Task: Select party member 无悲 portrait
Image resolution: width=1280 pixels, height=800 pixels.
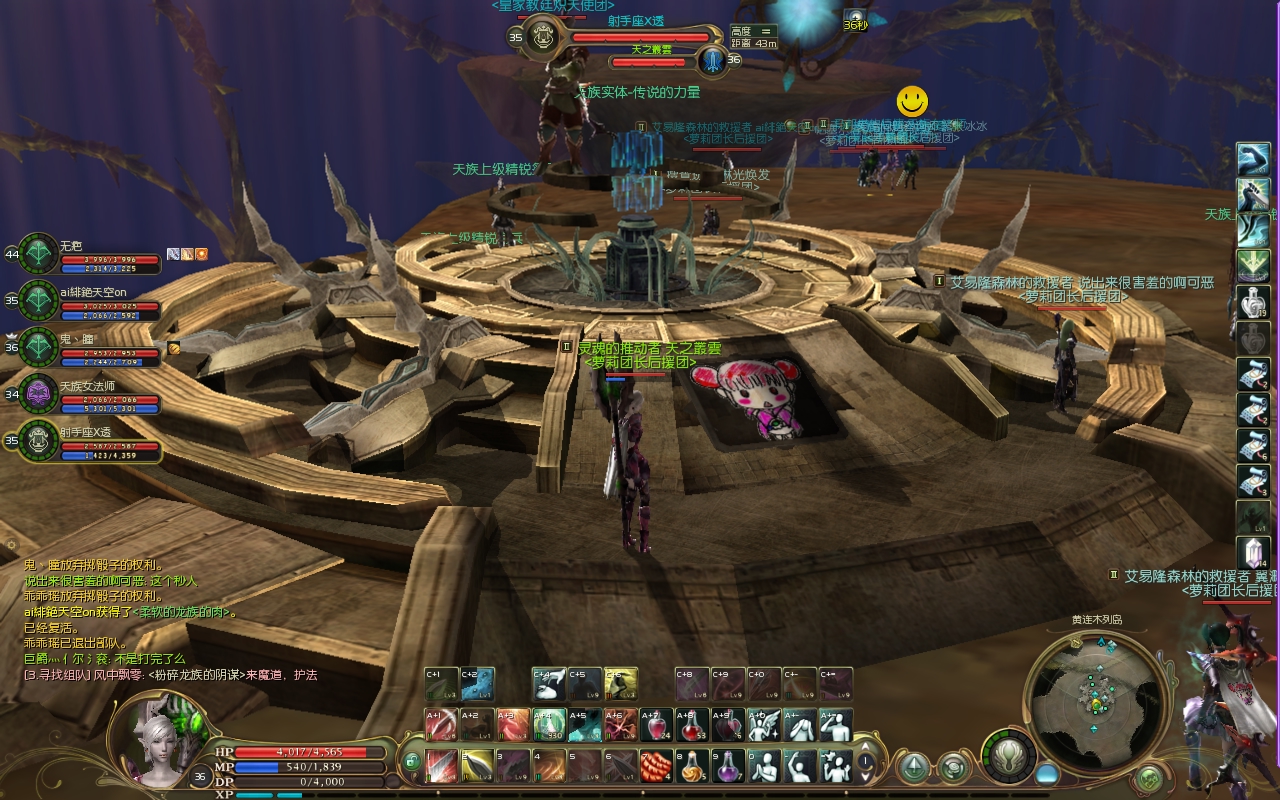Action: 39,253
